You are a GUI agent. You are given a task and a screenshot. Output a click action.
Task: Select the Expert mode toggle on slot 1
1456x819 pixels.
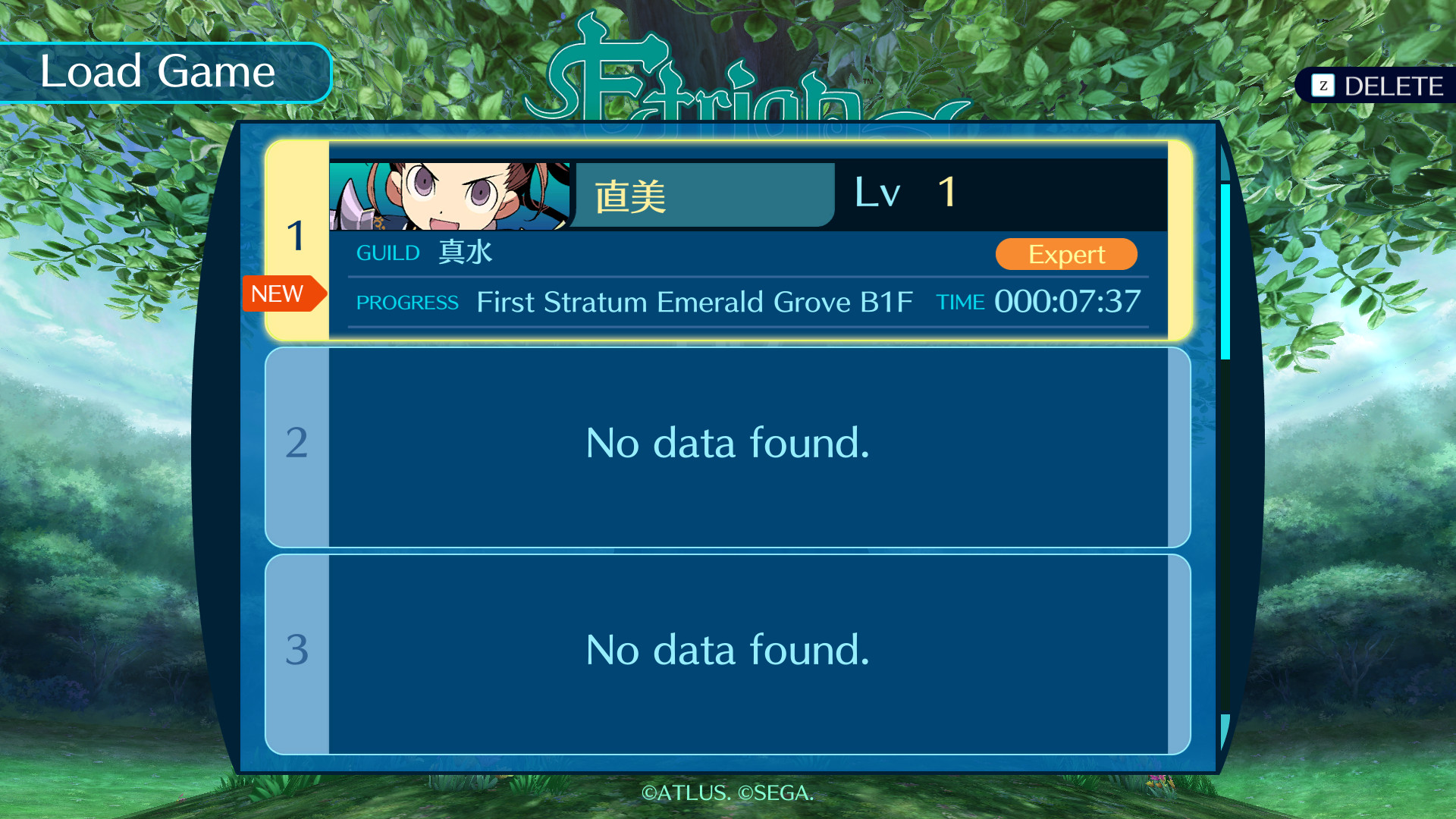(x=1065, y=254)
